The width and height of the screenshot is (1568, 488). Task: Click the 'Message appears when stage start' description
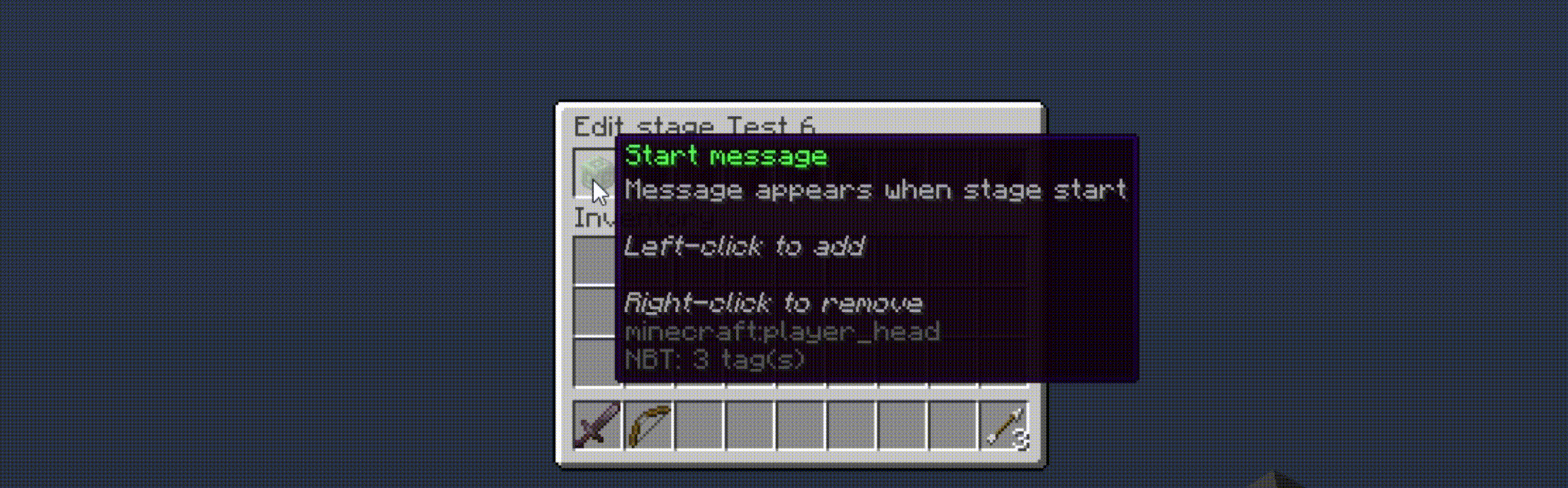[x=875, y=190]
